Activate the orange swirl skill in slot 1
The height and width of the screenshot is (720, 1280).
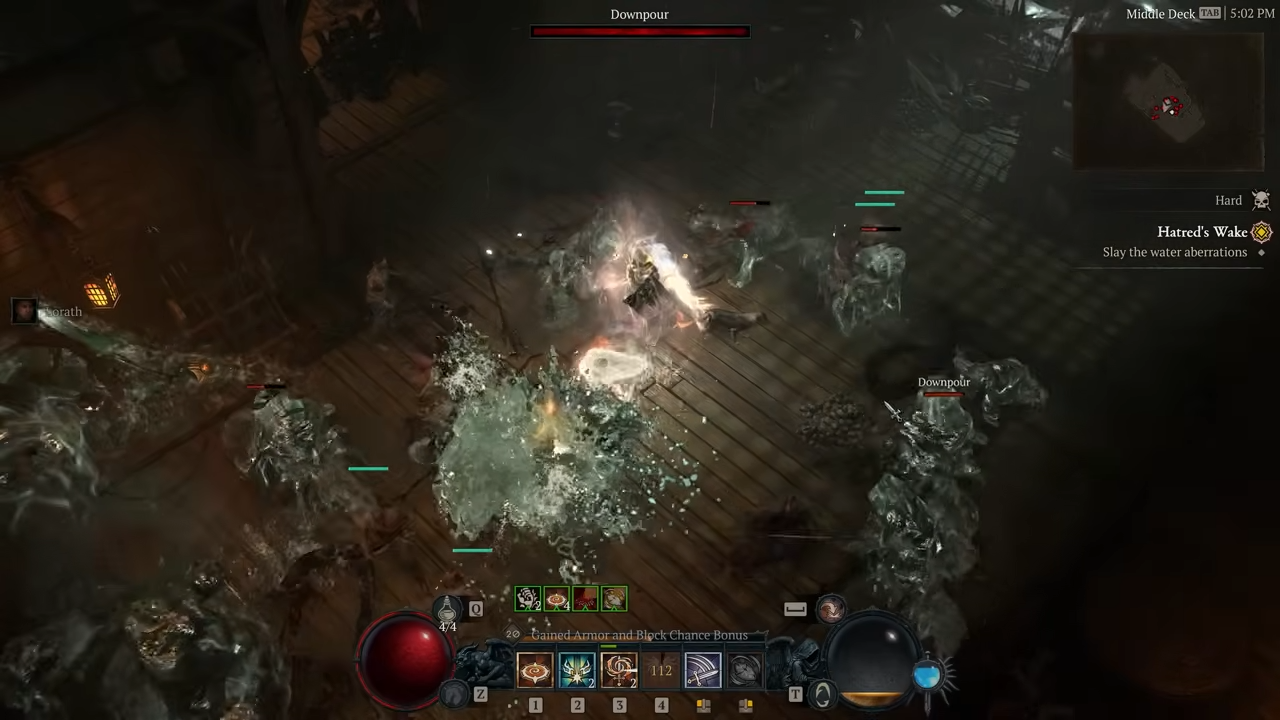tap(535, 670)
